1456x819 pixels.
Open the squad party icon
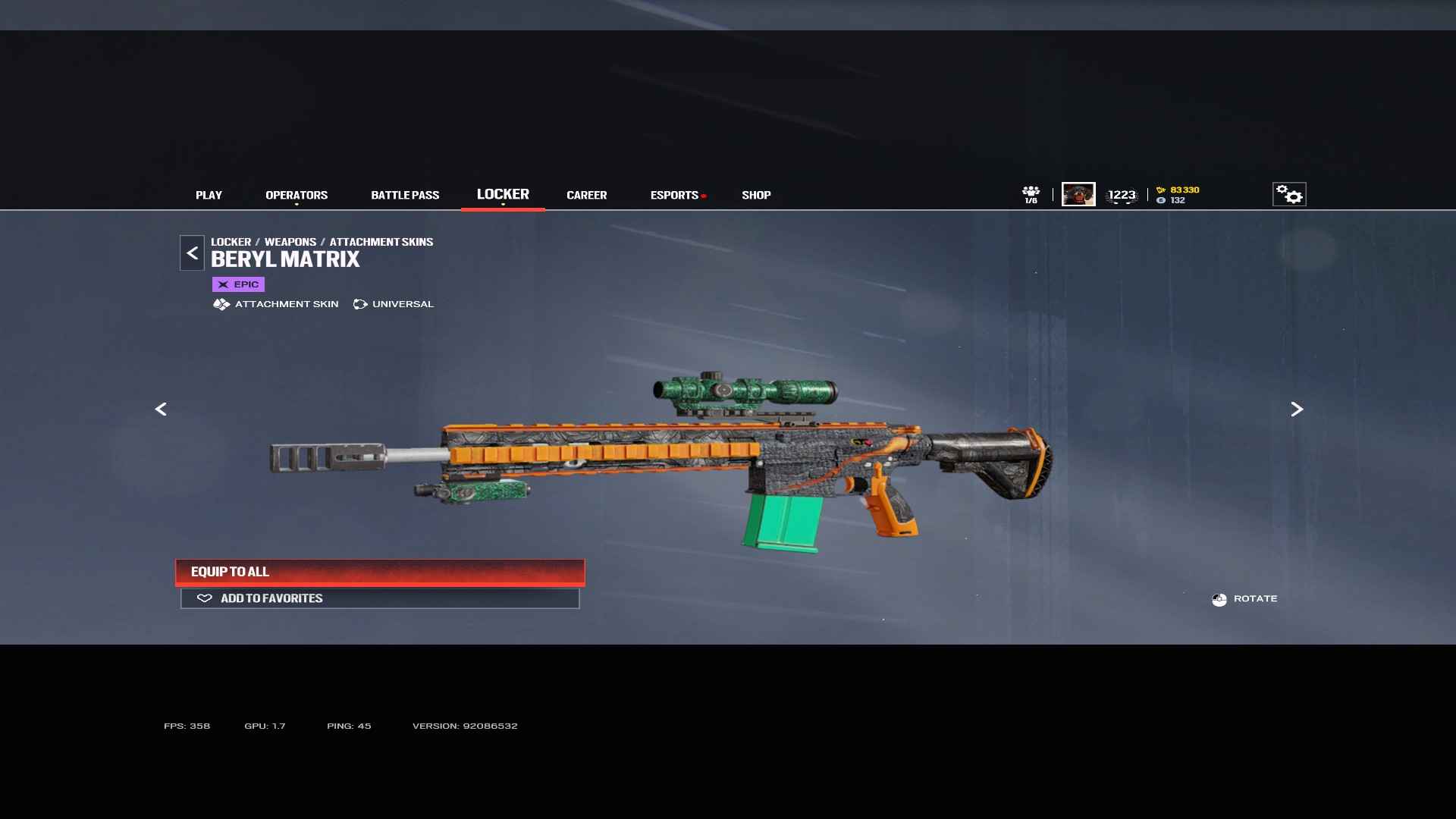pos(1031,195)
